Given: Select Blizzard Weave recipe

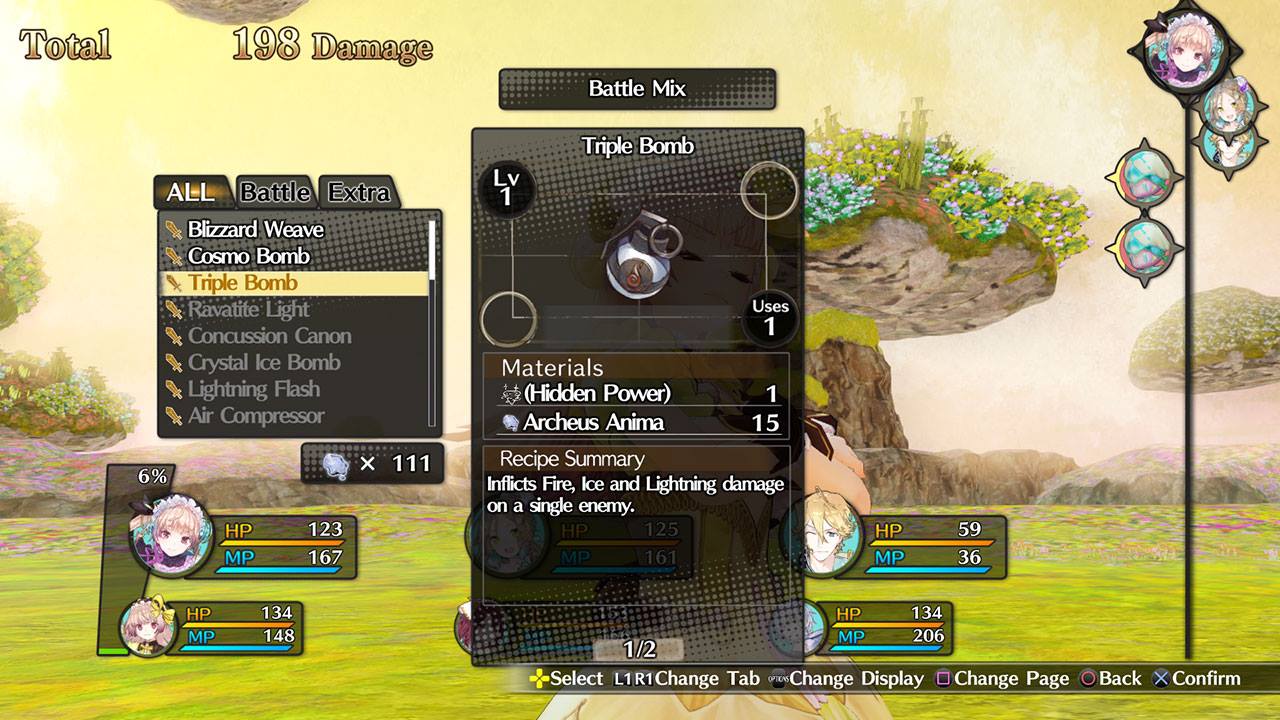Looking at the screenshot, I should (x=255, y=230).
